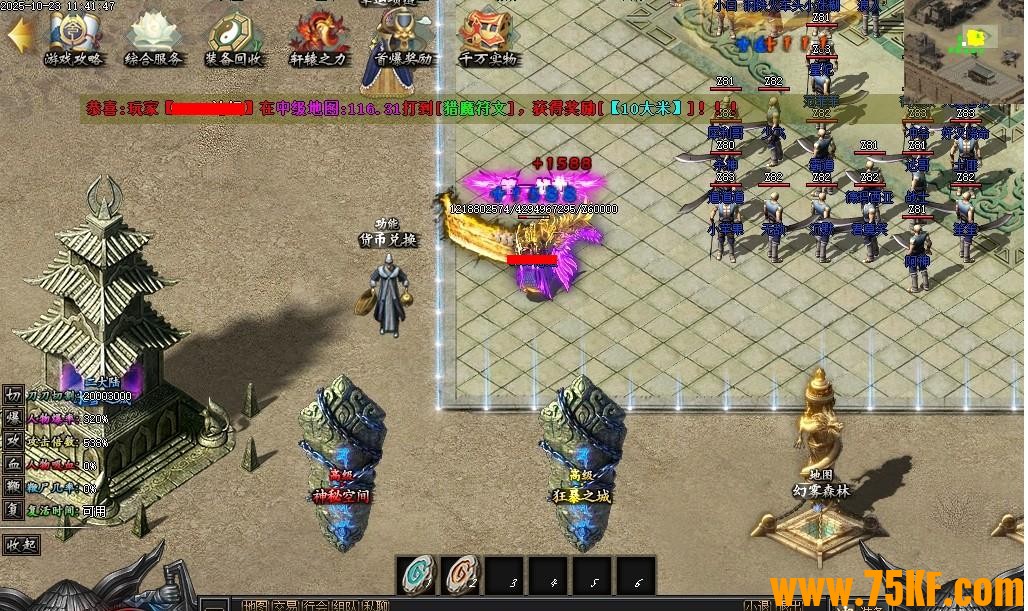Select the 血 stat button
Viewport: 1028px width, 611px height.
pyautogui.click(x=14, y=463)
